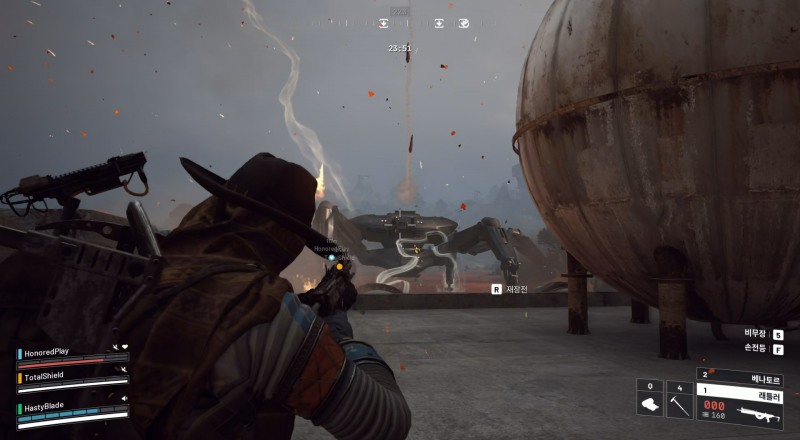Switch to the Venator secondary weapon slot
The image size is (800, 440).
coord(740,381)
